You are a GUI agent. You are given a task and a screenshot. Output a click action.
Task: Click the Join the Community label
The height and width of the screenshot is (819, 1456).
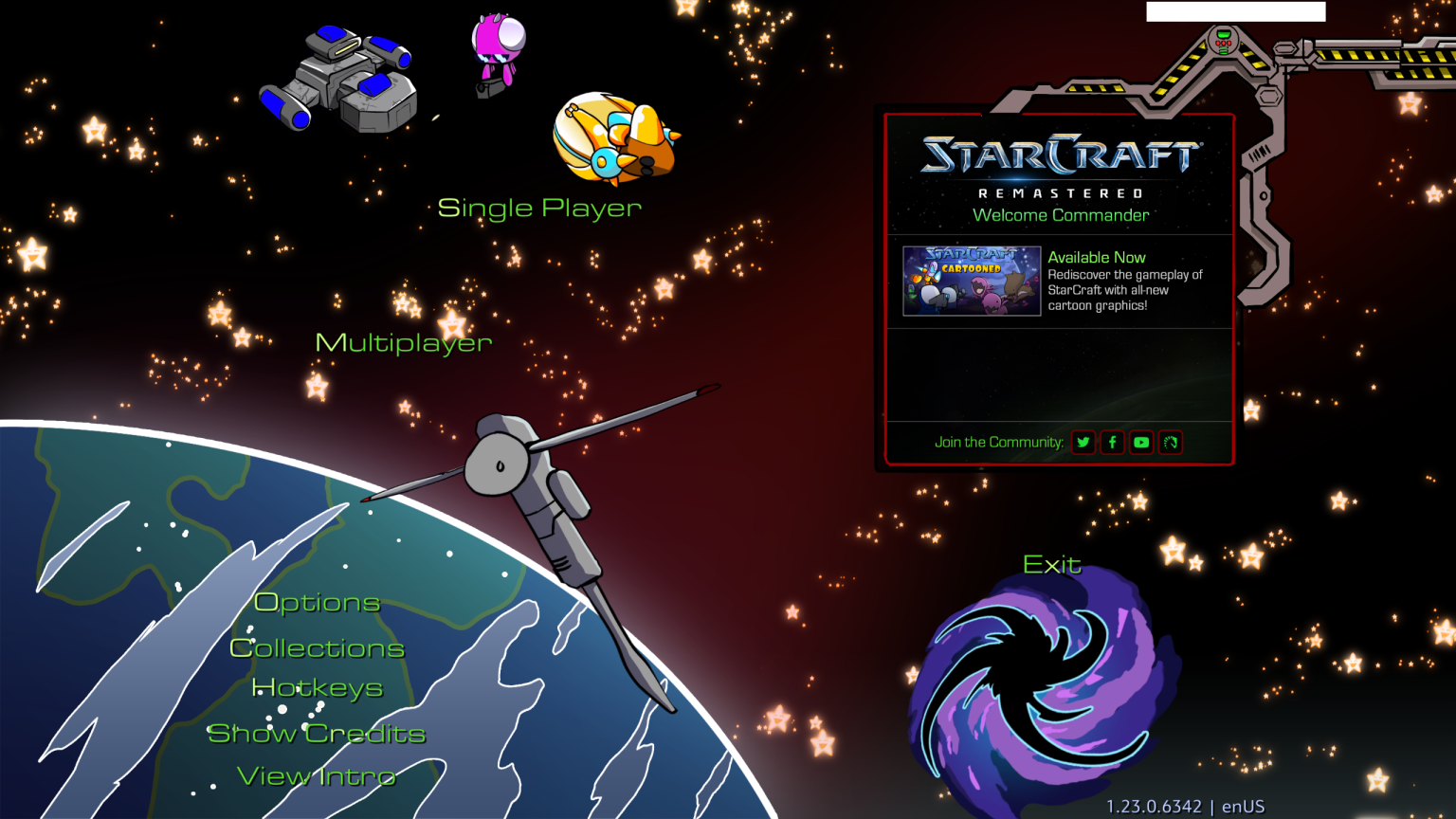click(x=998, y=442)
